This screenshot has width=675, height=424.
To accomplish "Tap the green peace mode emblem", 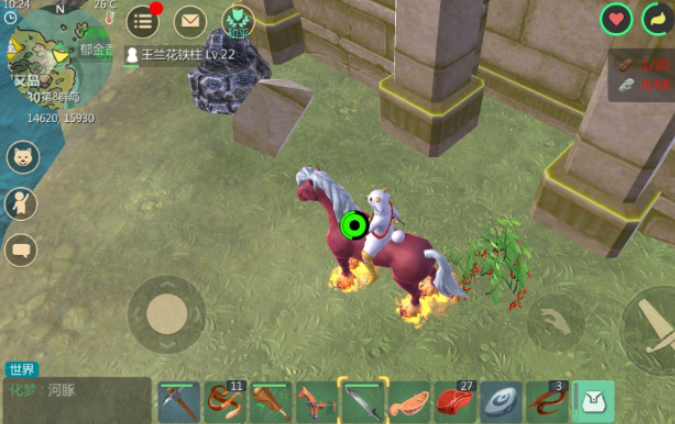I will coord(237,20).
